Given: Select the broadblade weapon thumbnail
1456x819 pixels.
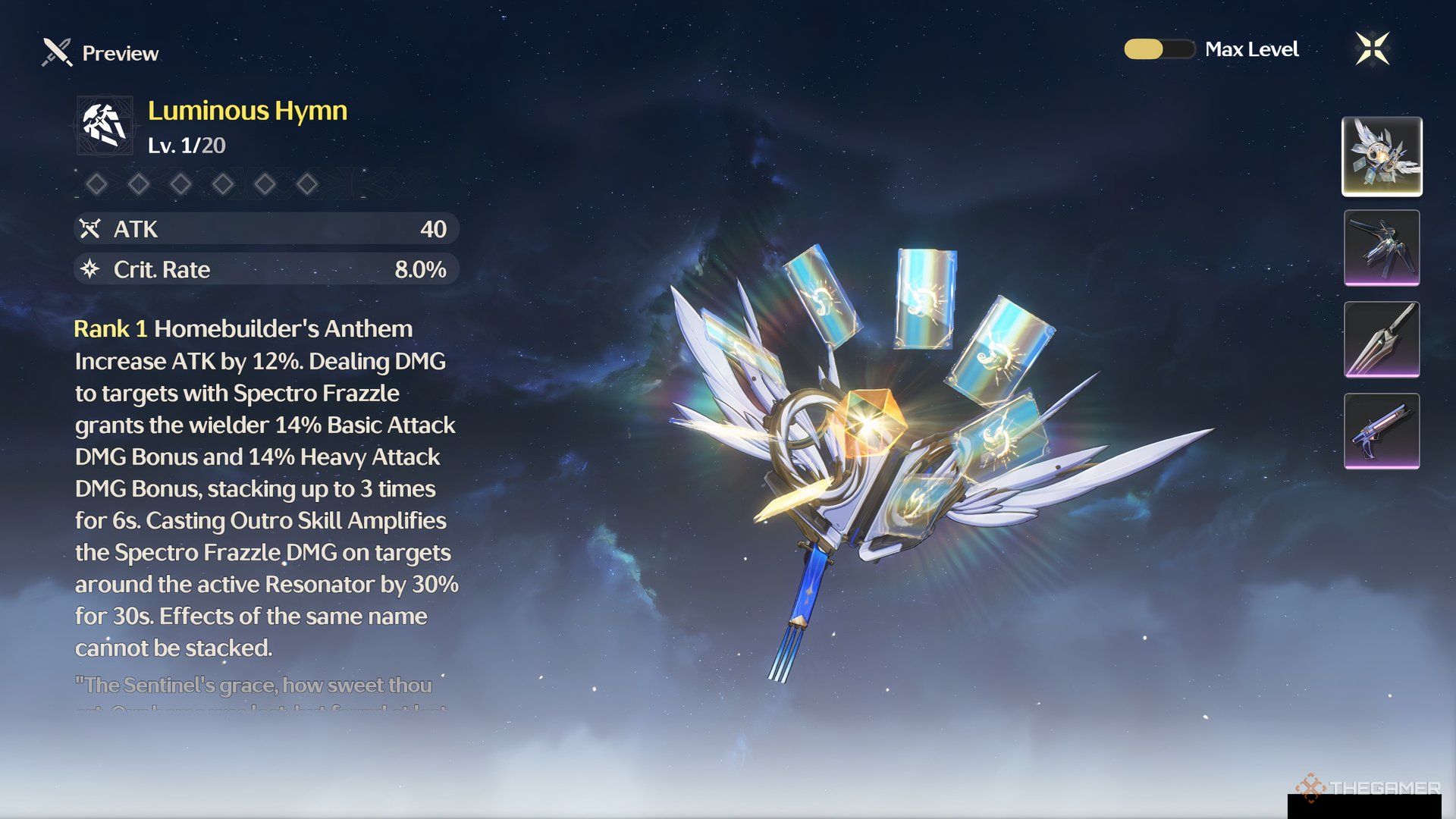Looking at the screenshot, I should 1382,340.
